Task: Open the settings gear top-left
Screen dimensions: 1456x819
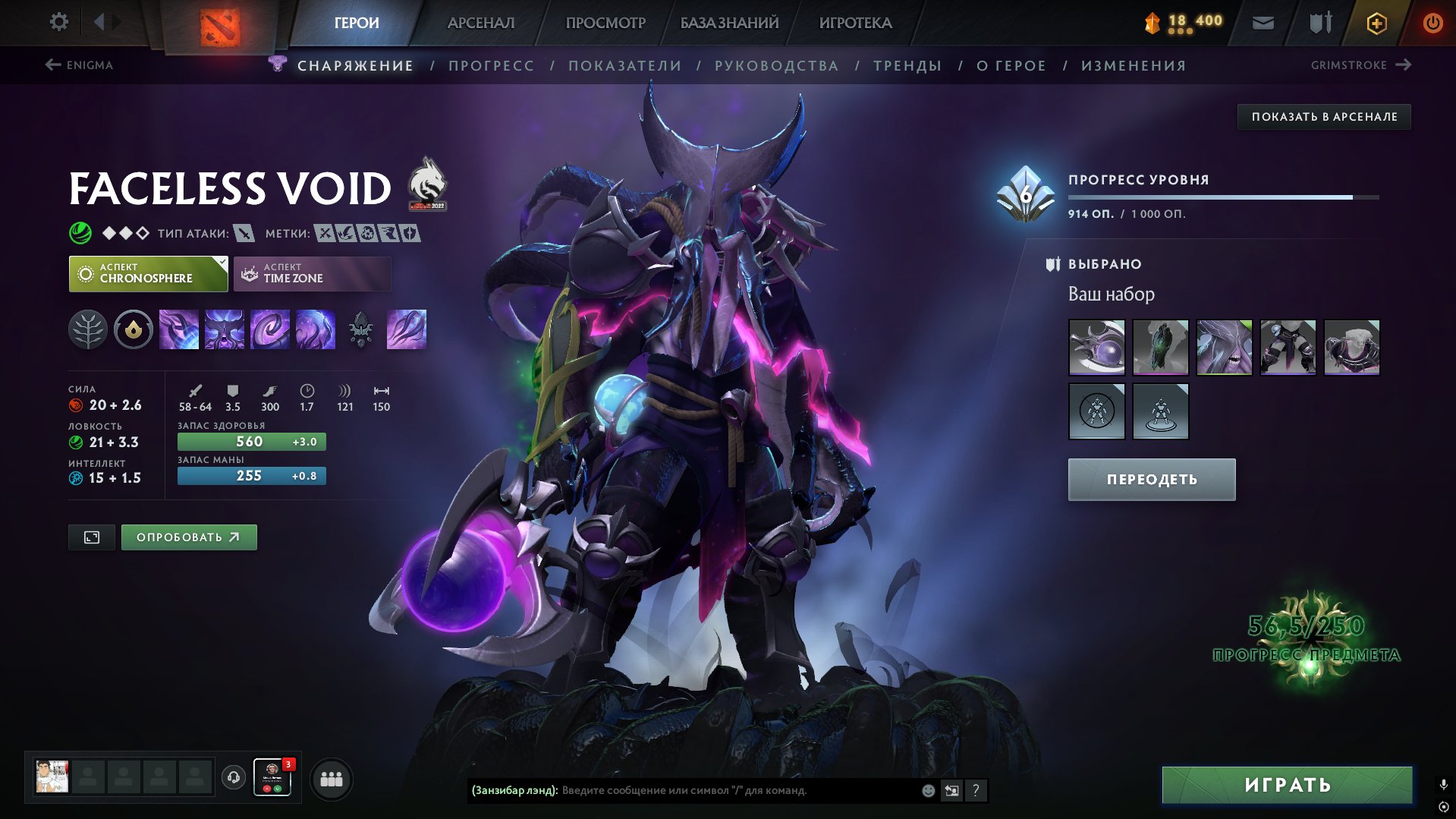Action: pos(58,22)
